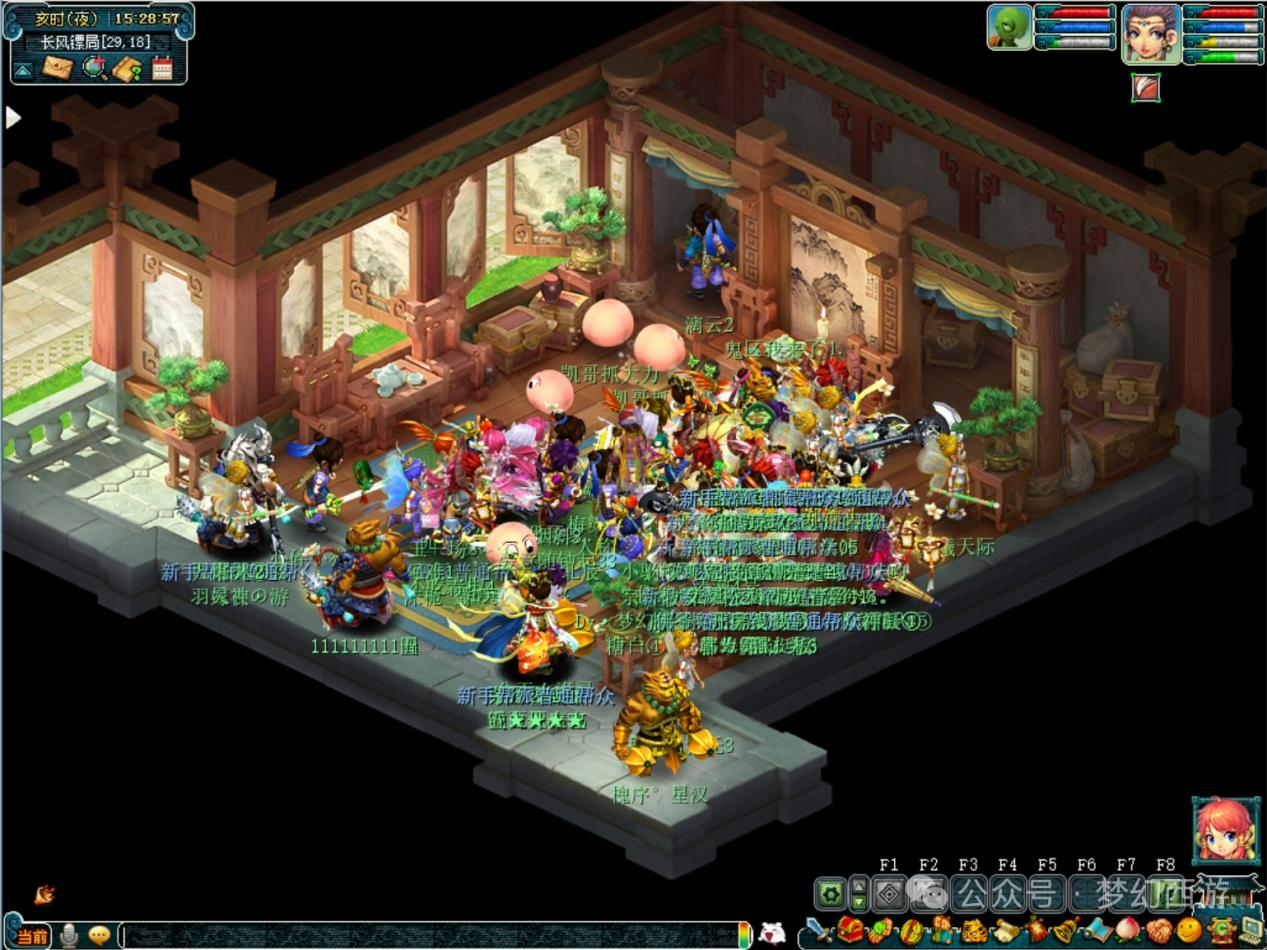Open the yellow smiley face friends icon

[x=1187, y=931]
